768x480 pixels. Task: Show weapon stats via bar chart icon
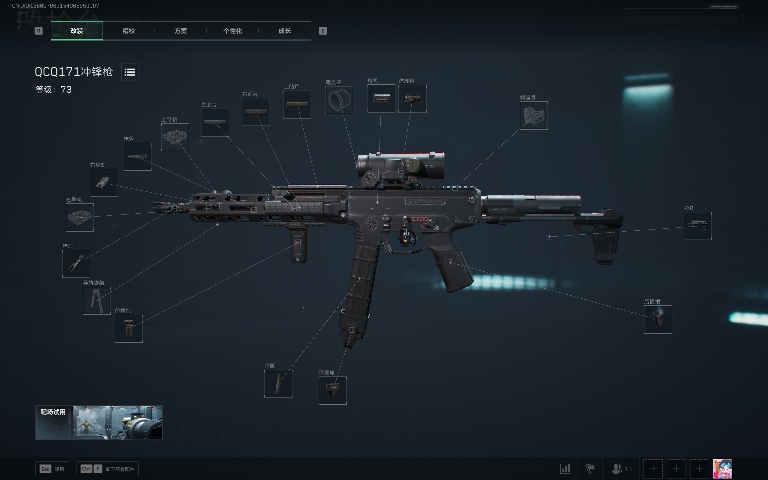pyautogui.click(x=565, y=468)
